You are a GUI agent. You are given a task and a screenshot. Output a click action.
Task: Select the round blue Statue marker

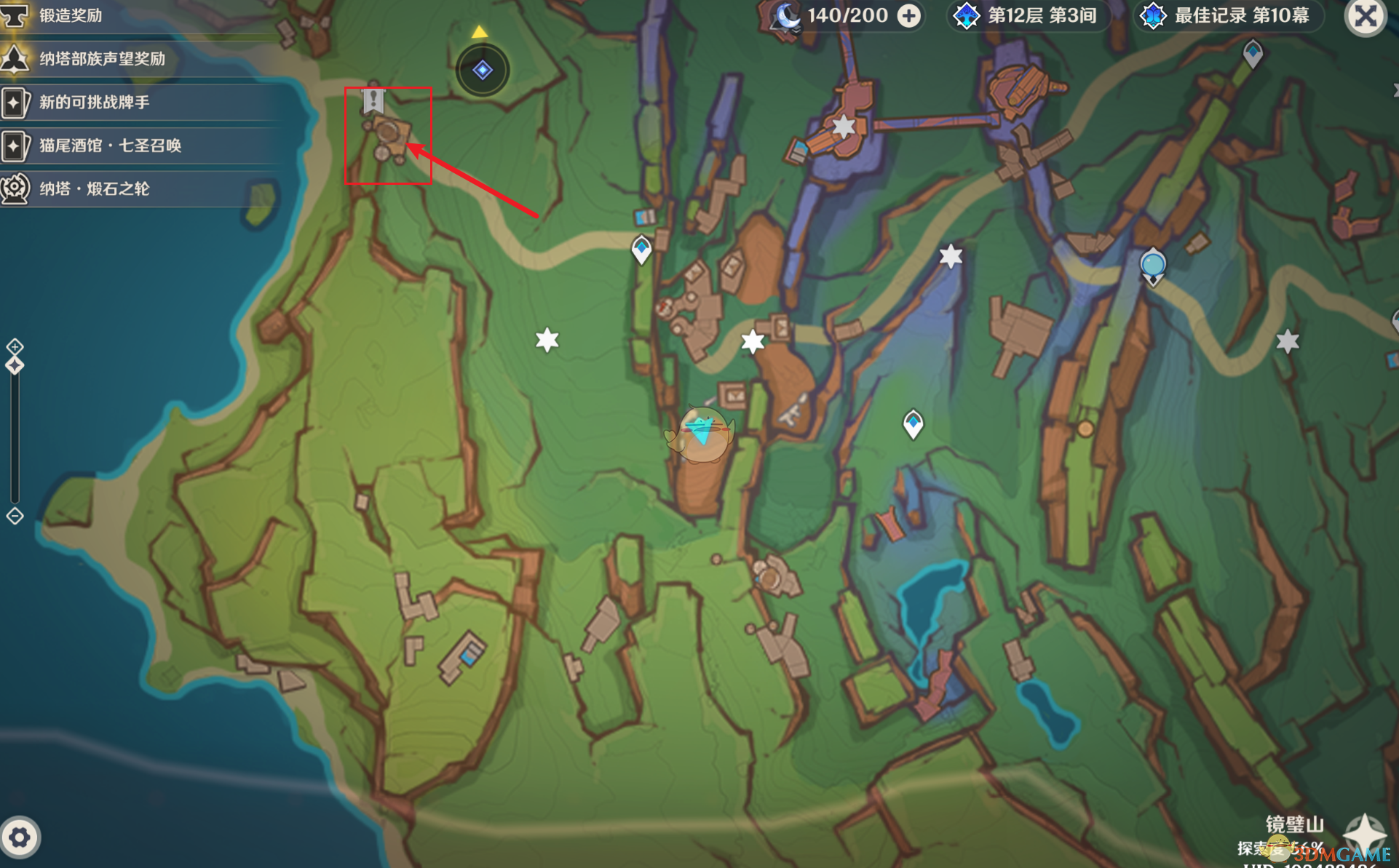click(1152, 264)
